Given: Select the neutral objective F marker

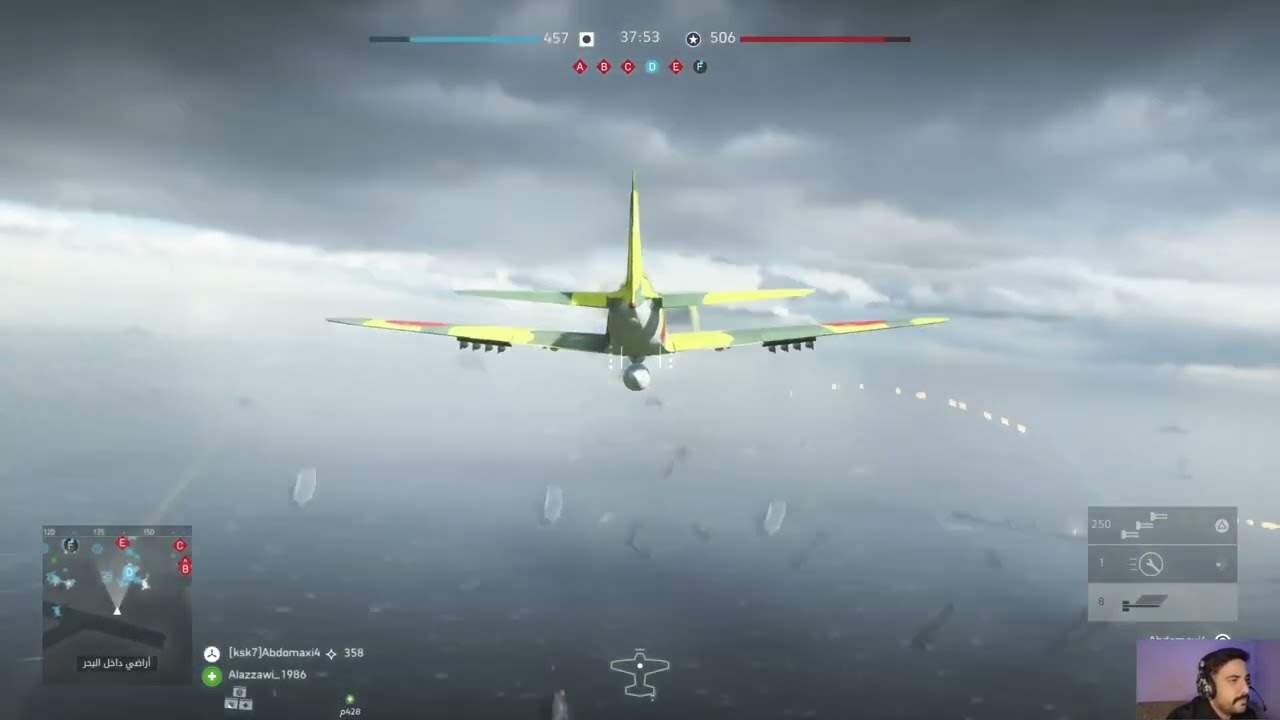Looking at the screenshot, I should coord(700,67).
